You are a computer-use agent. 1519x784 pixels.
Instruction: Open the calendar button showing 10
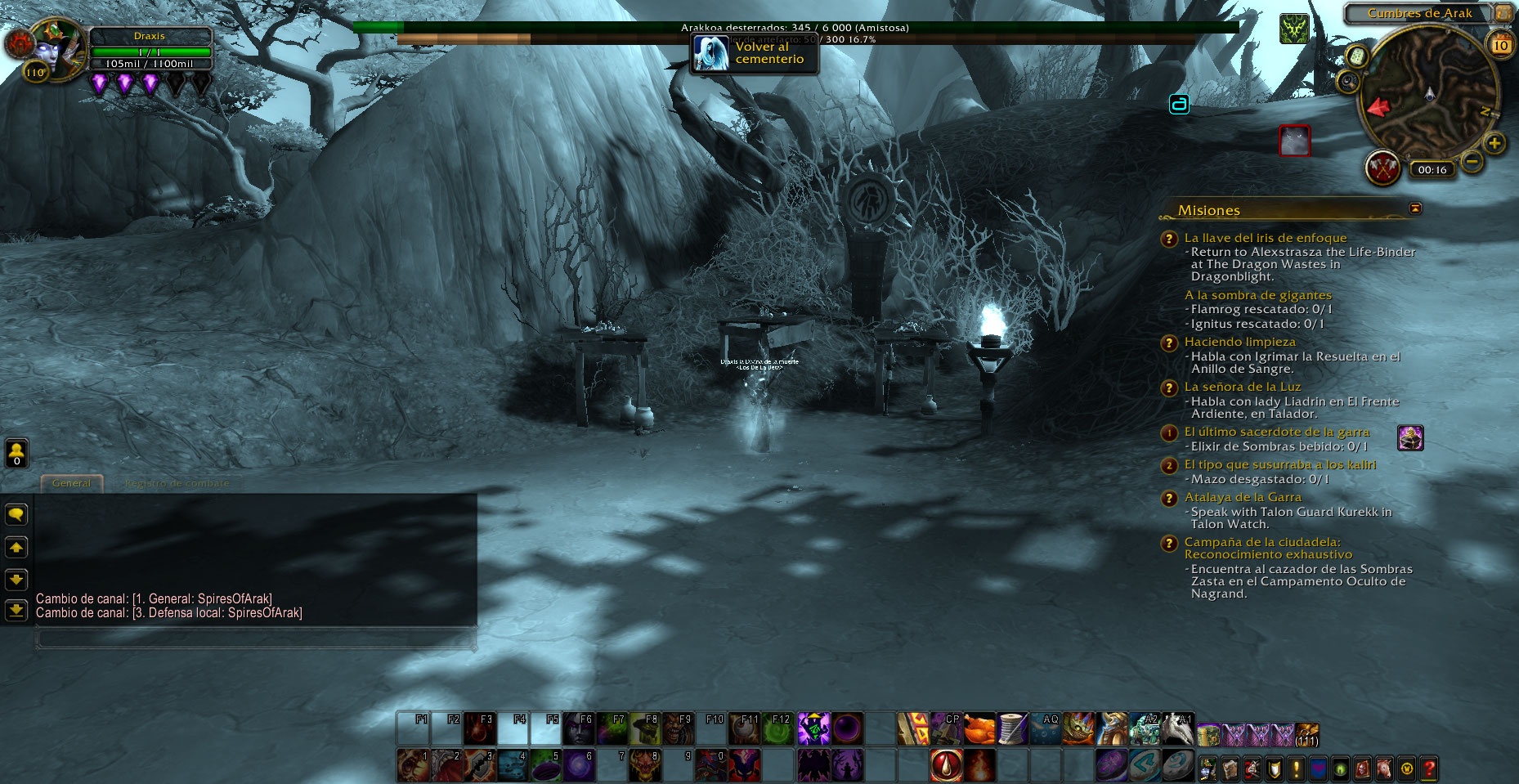(1500, 45)
